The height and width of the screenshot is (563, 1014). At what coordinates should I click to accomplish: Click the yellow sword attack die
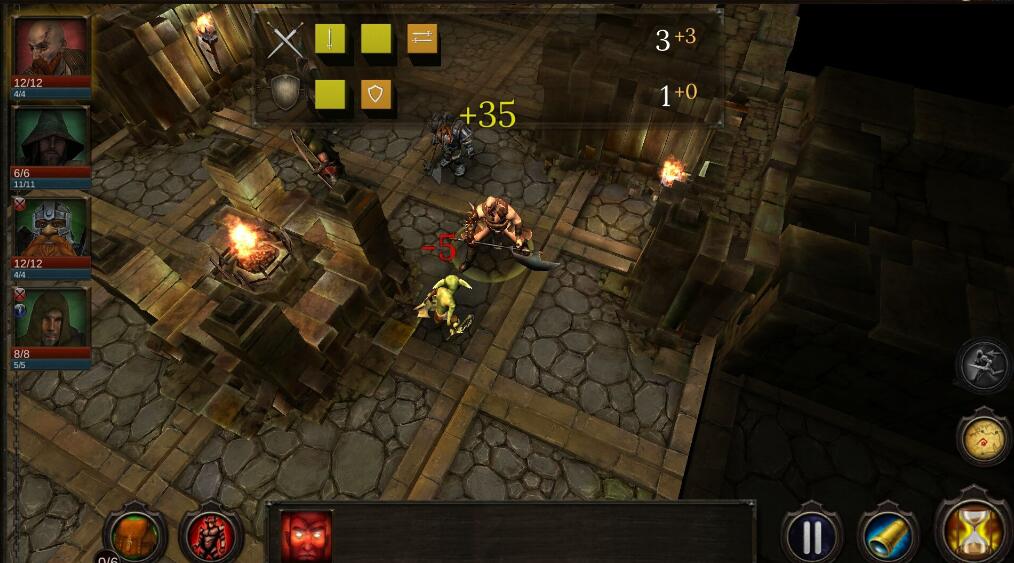coord(330,39)
